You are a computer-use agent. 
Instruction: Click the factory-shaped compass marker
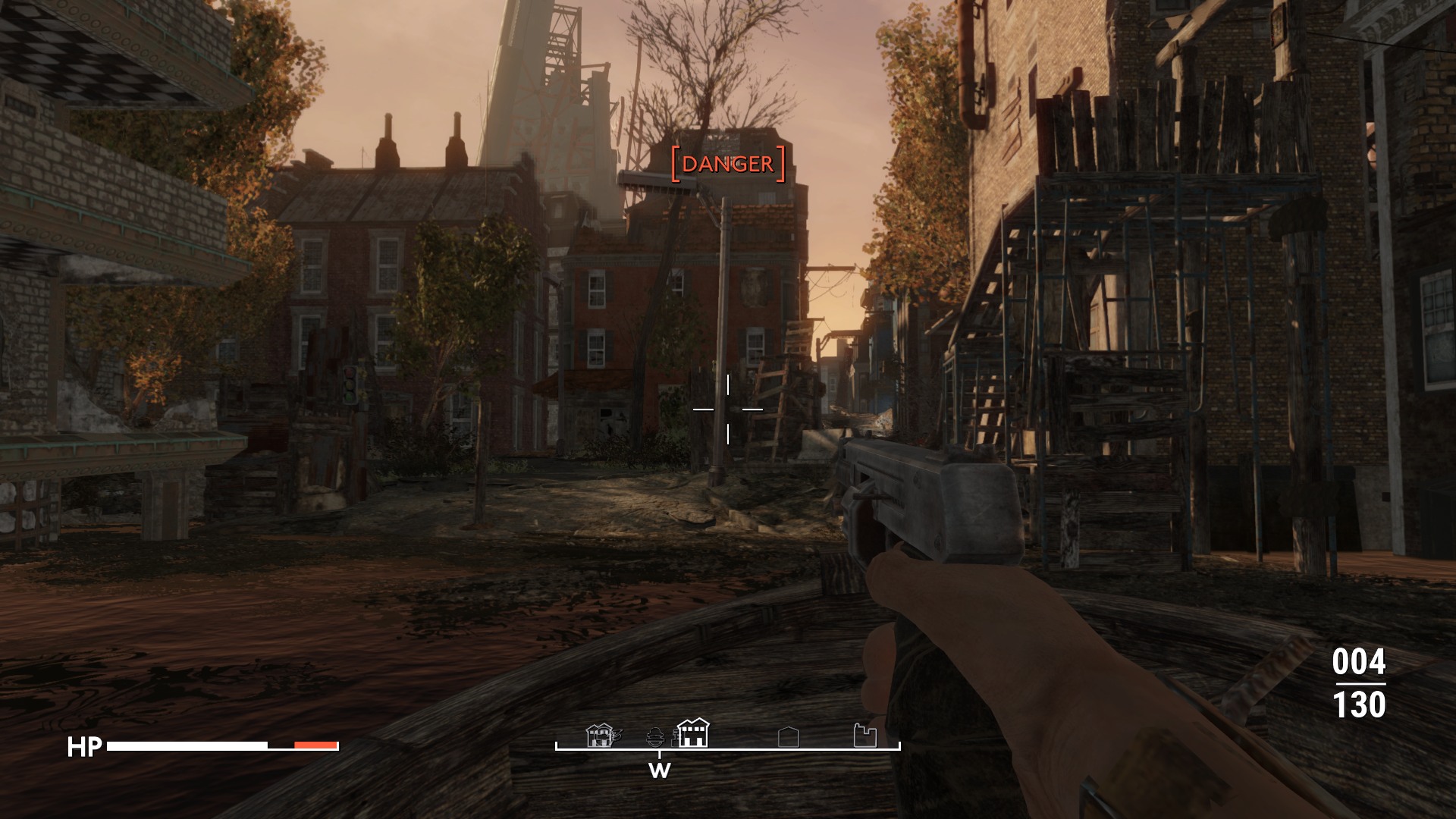click(x=865, y=736)
